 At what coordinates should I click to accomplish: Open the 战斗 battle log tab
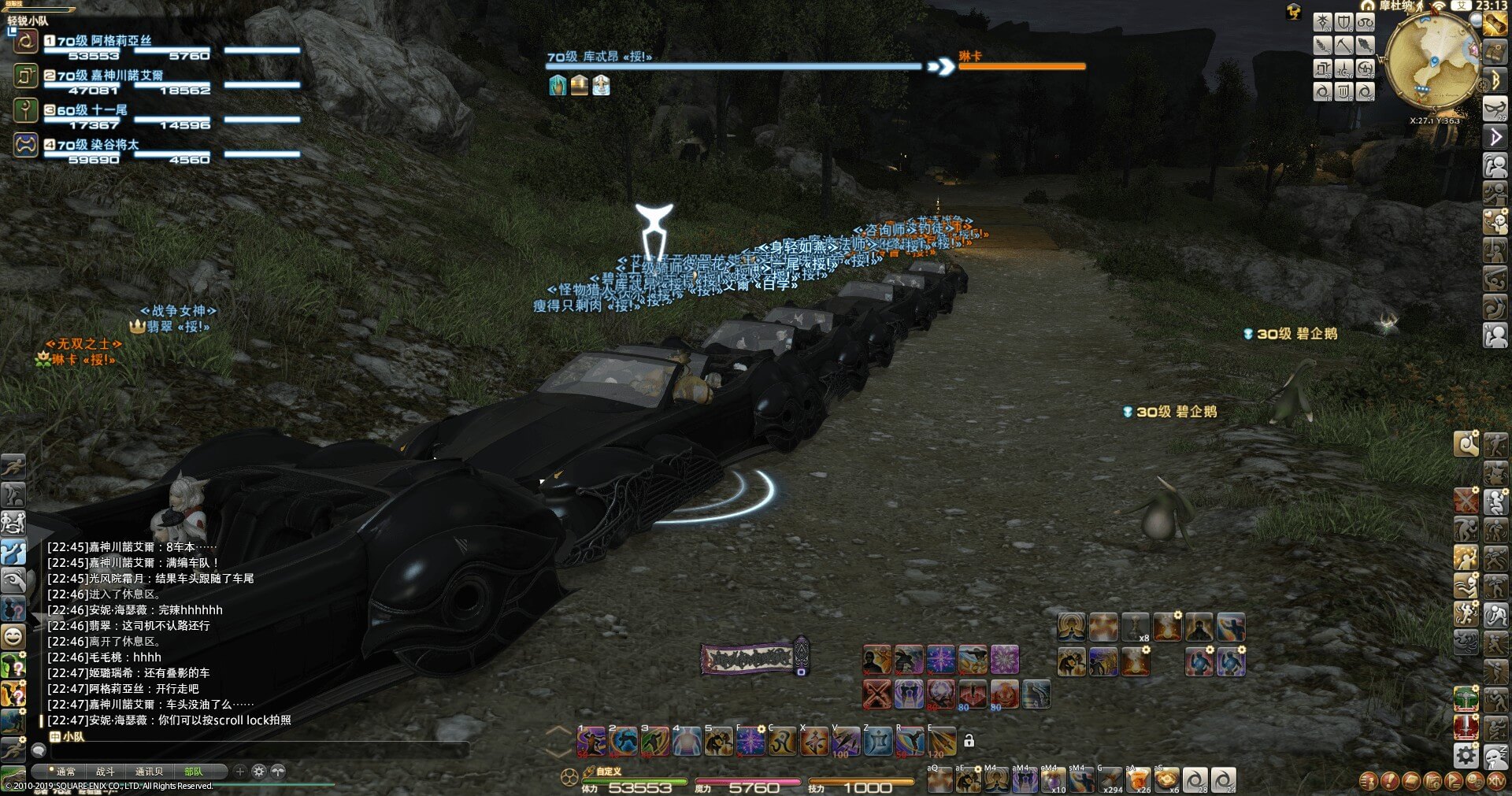(106, 772)
